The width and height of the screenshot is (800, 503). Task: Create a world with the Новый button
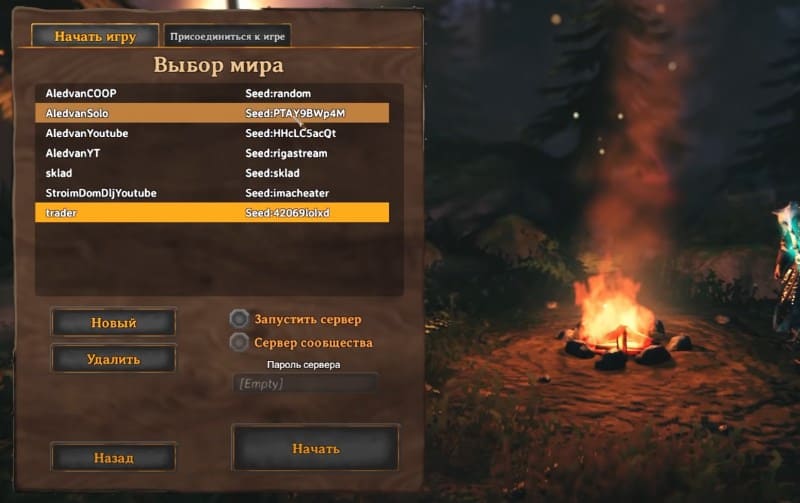point(113,323)
